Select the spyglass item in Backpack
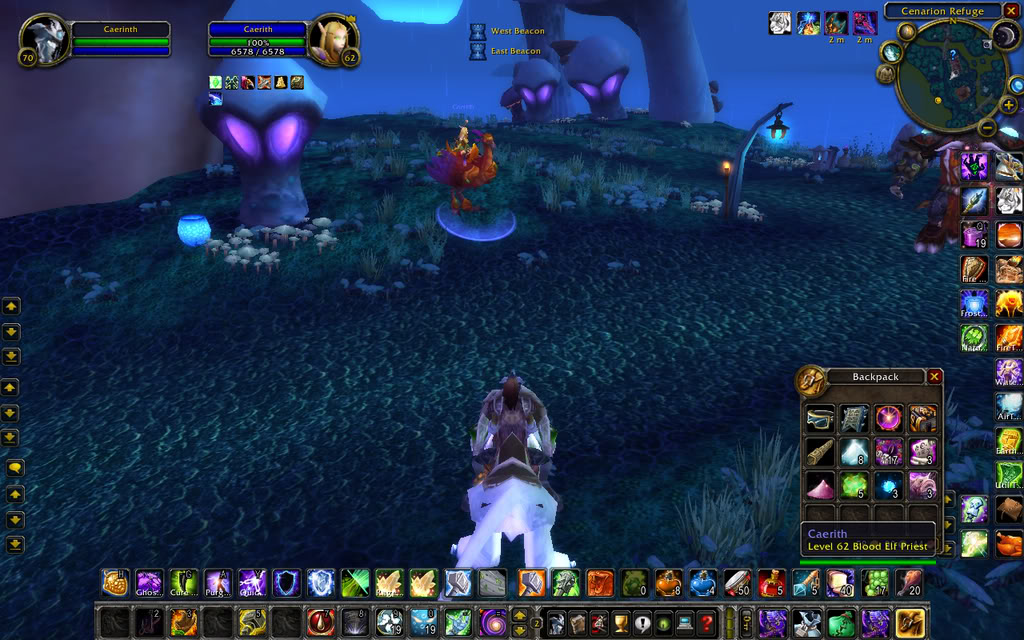1024x640 pixels. point(820,452)
